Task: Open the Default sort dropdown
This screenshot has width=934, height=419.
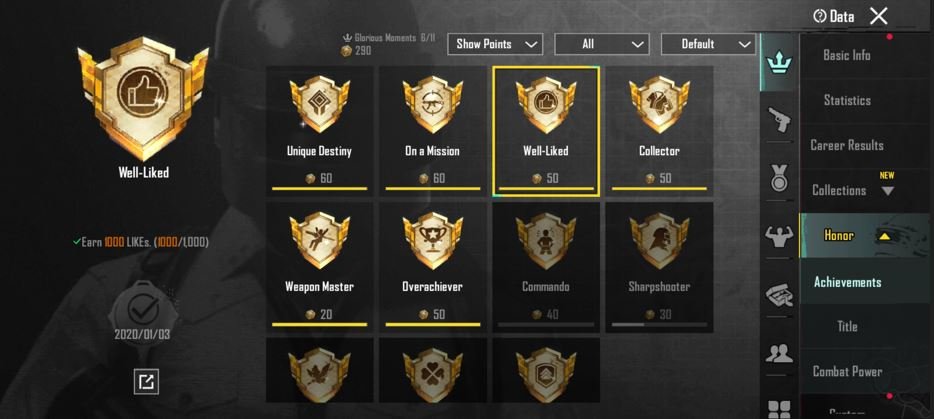Action: 708,44
